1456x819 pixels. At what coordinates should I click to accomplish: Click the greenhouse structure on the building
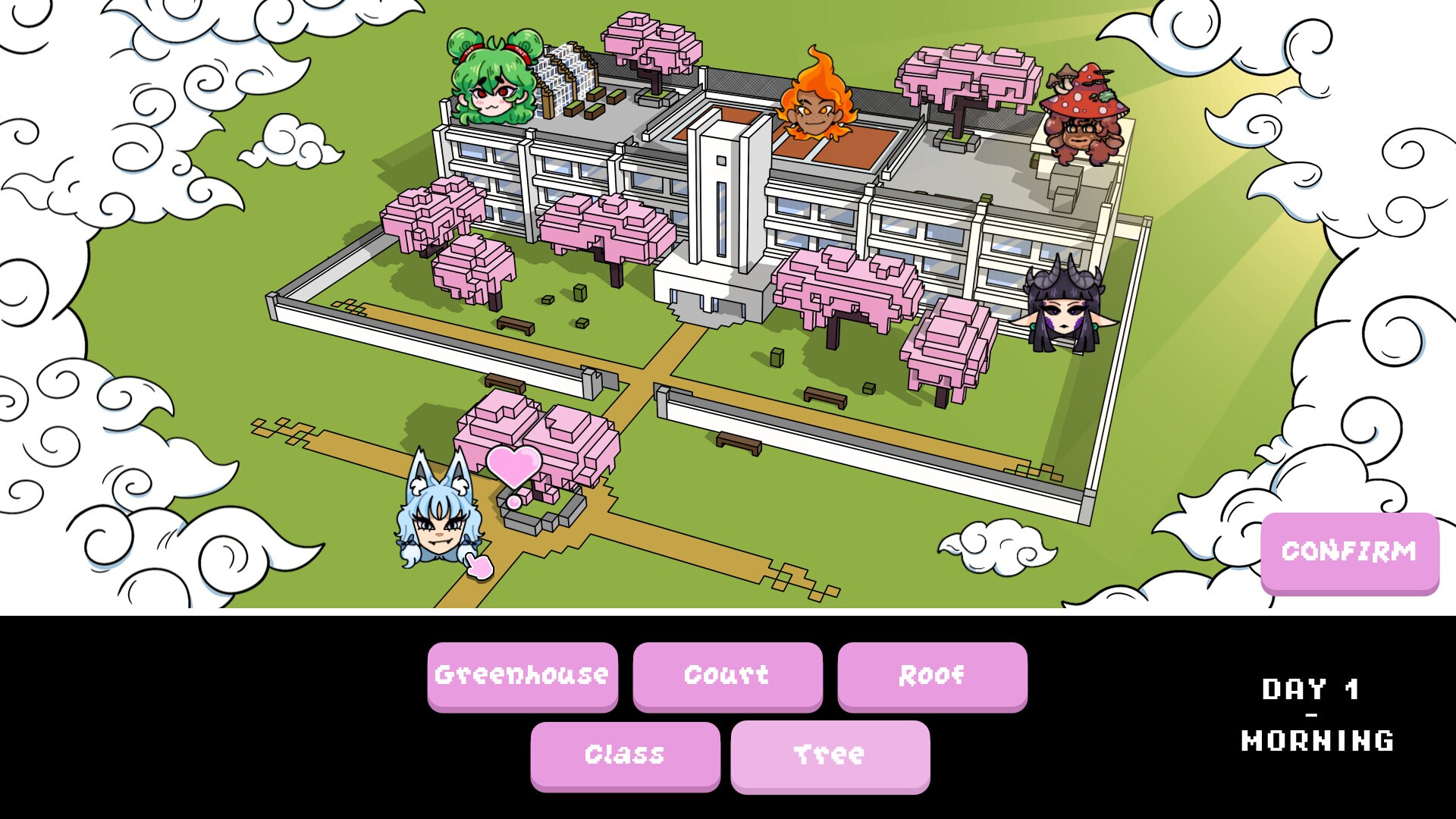click(x=569, y=76)
